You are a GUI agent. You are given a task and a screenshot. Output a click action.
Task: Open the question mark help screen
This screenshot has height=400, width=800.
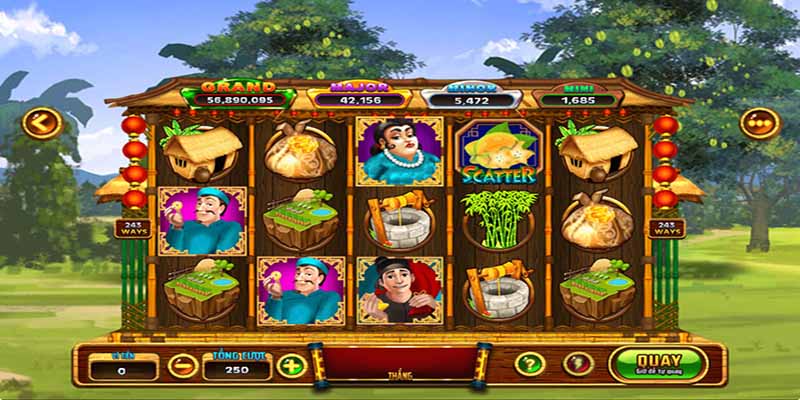coord(529,363)
